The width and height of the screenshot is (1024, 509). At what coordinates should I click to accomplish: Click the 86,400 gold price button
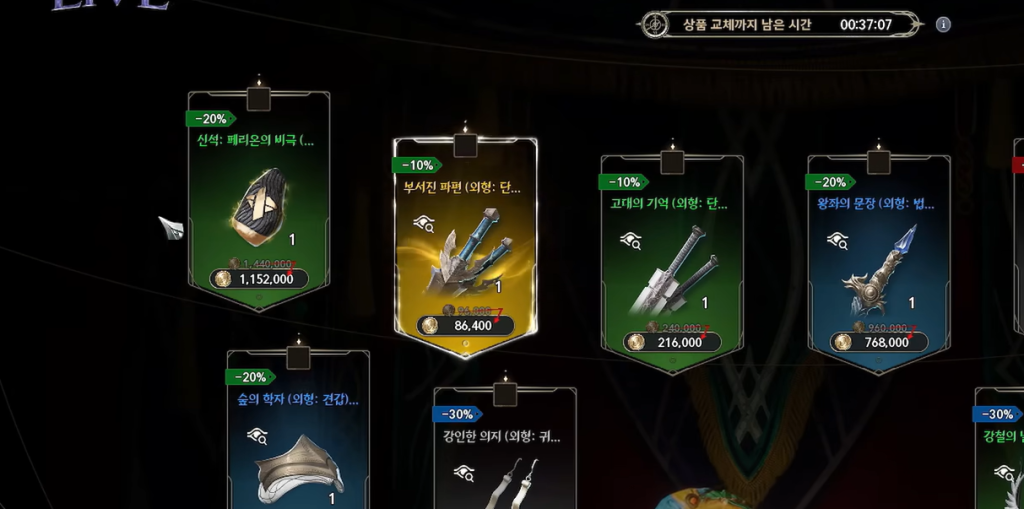466,325
